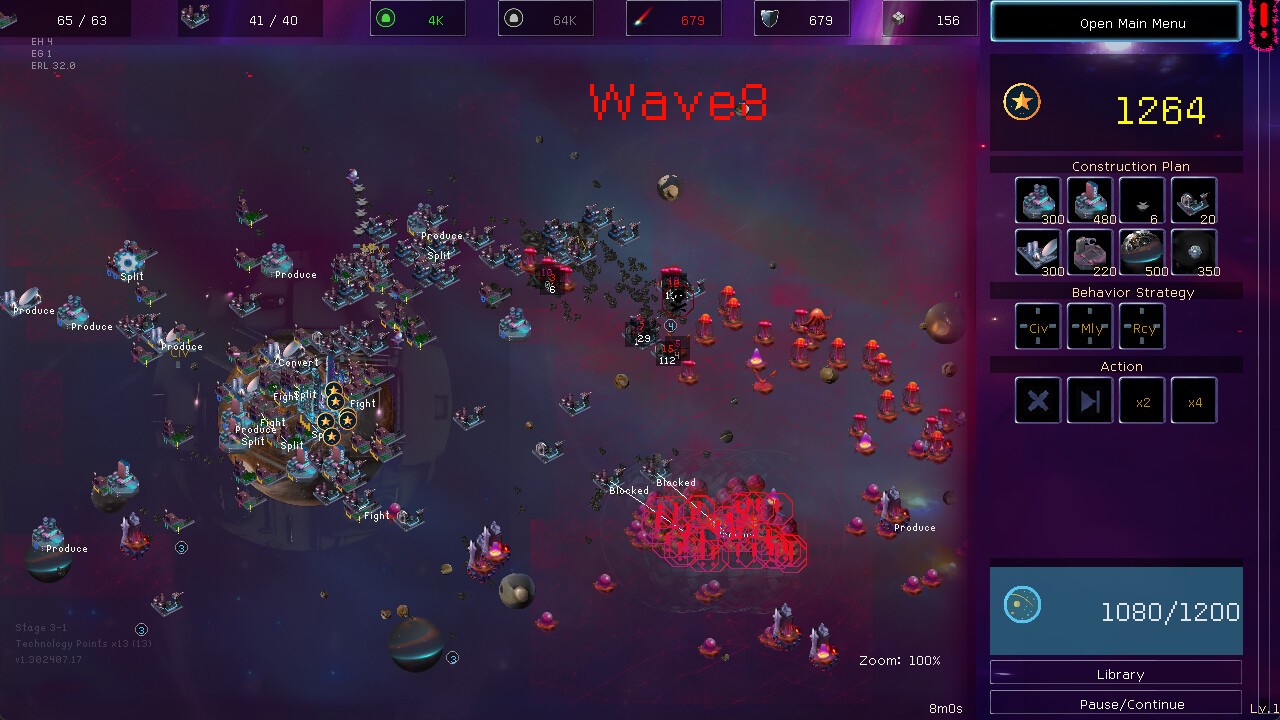Pick the 20-cost factory in Construction Plan

(x=1193, y=199)
